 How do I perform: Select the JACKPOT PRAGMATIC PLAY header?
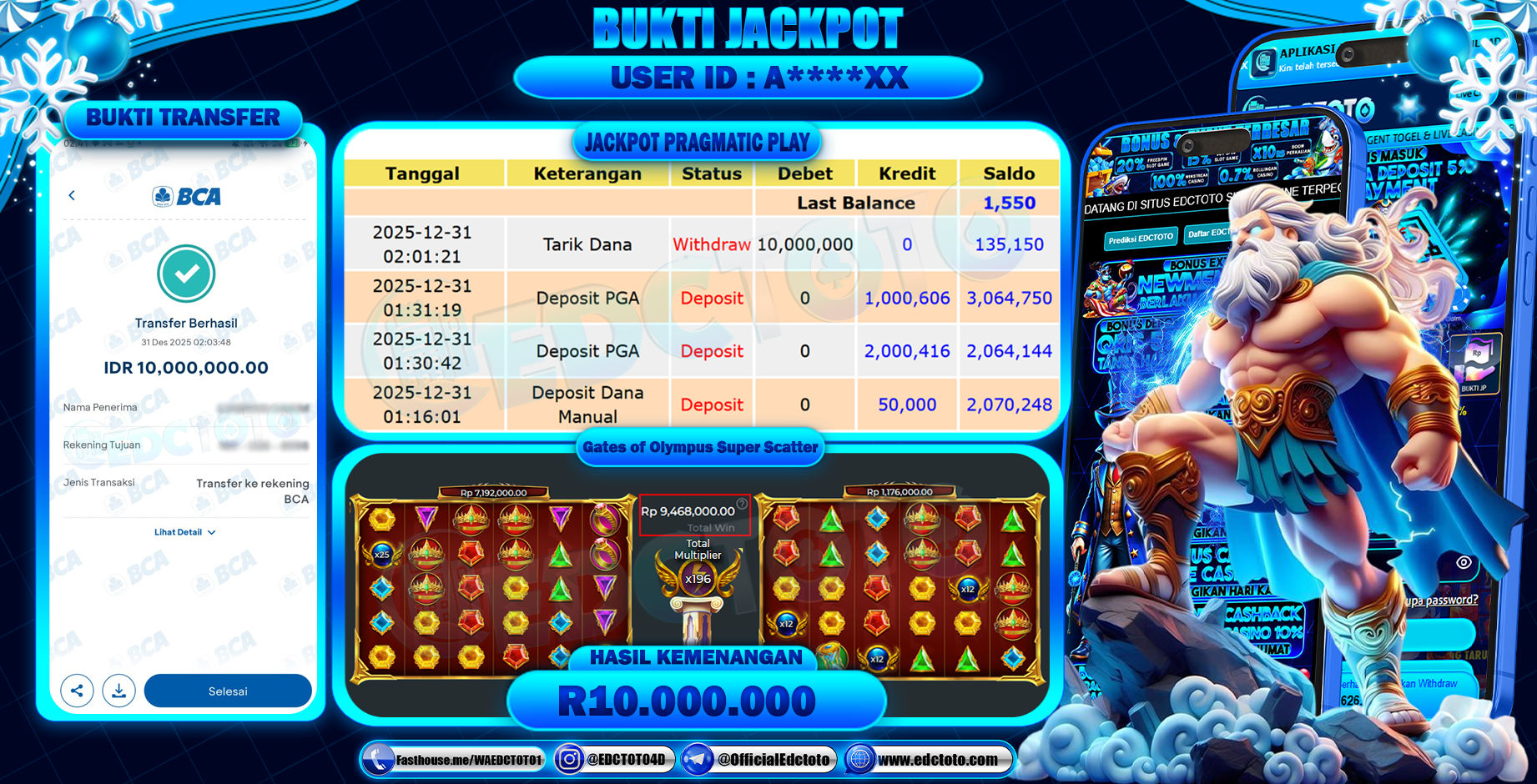click(698, 141)
